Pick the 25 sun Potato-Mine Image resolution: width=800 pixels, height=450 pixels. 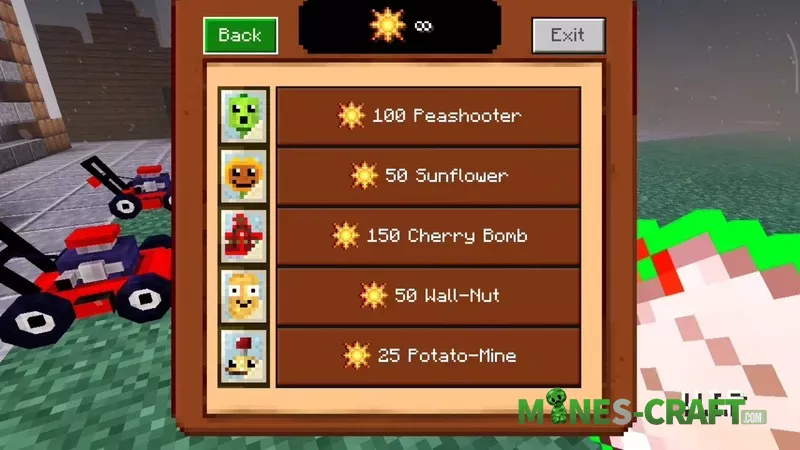point(428,356)
